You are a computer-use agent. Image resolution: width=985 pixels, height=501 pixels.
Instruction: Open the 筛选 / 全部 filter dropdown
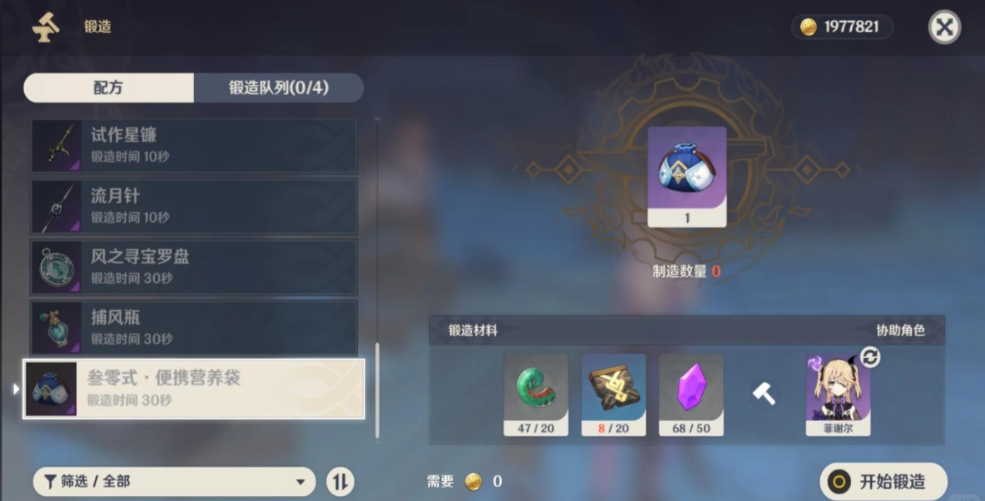[x=174, y=482]
